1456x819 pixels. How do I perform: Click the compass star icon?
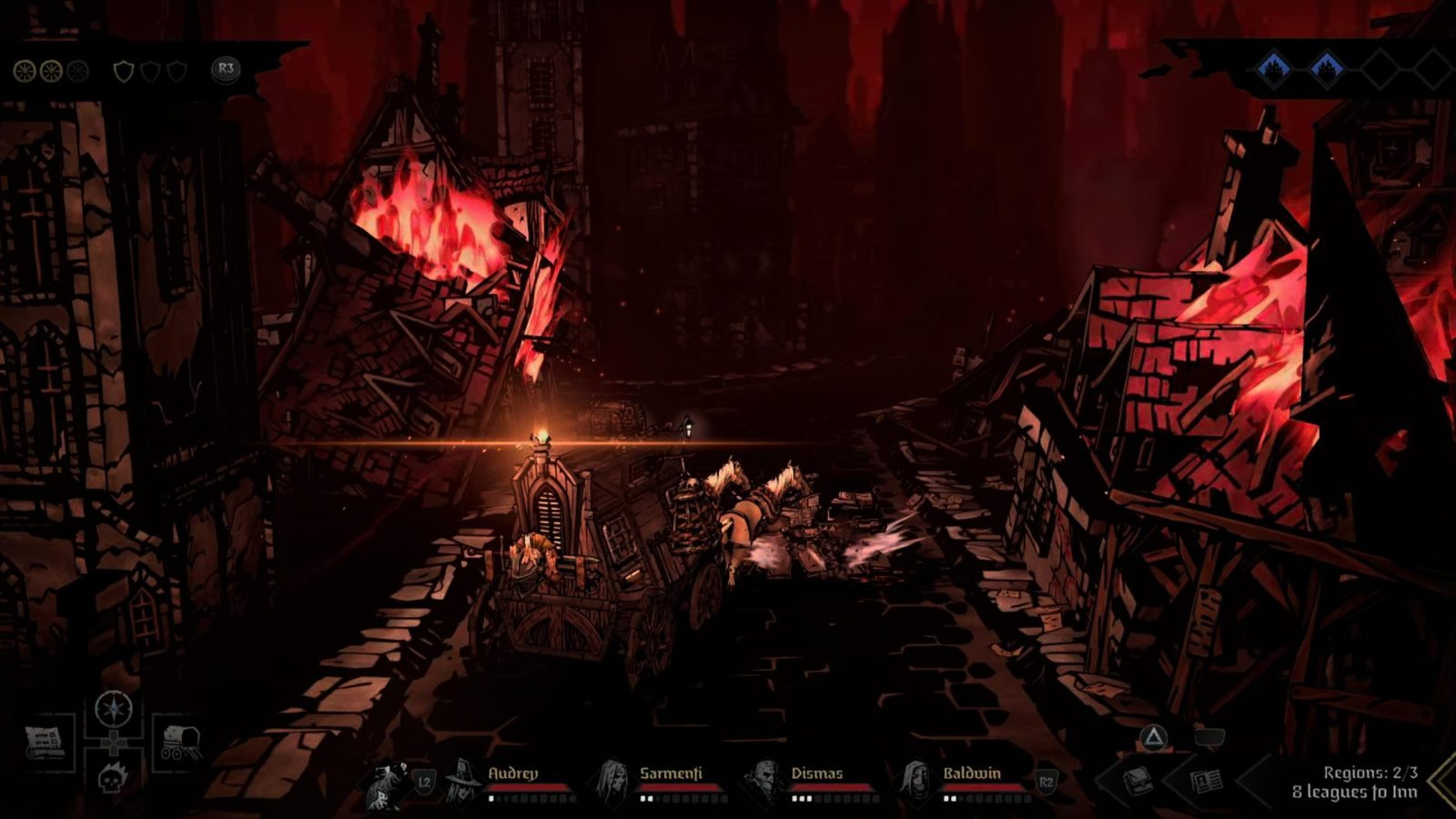(x=114, y=708)
